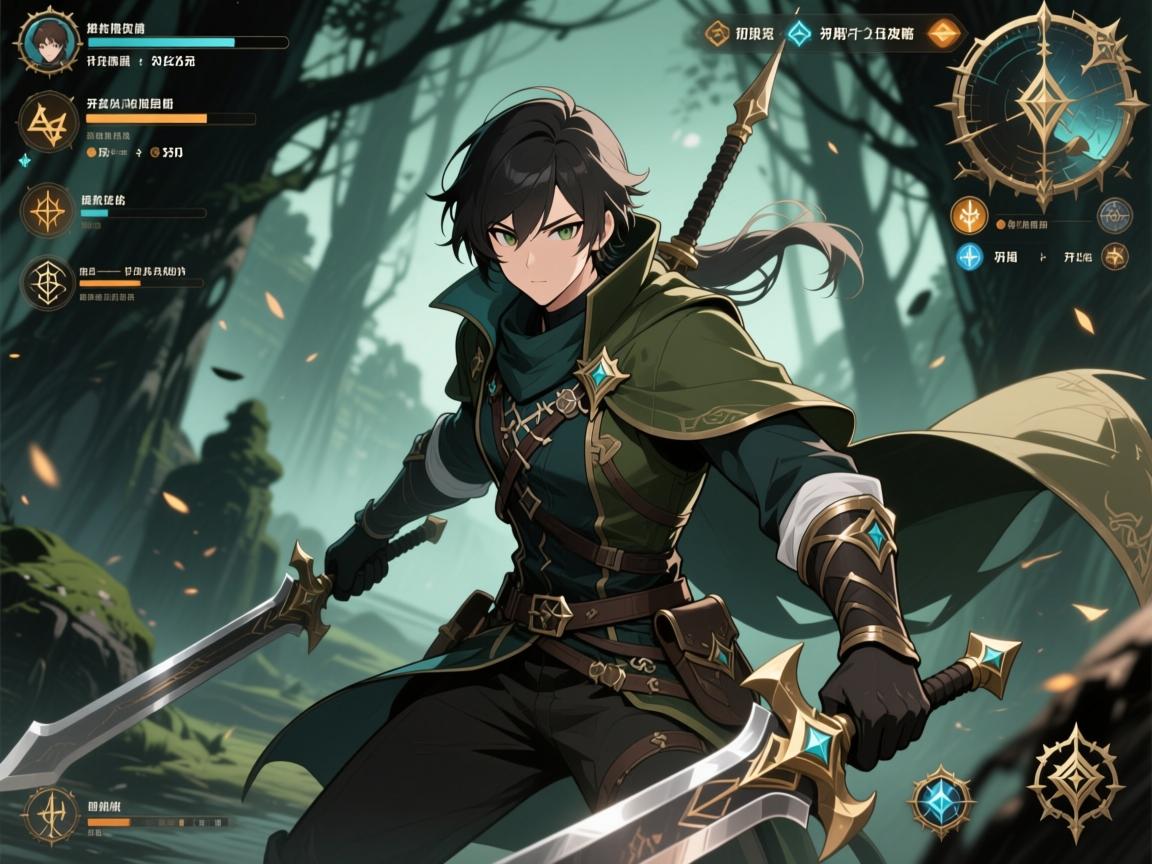Select the jagged triangular rune skill icon

point(46,124)
